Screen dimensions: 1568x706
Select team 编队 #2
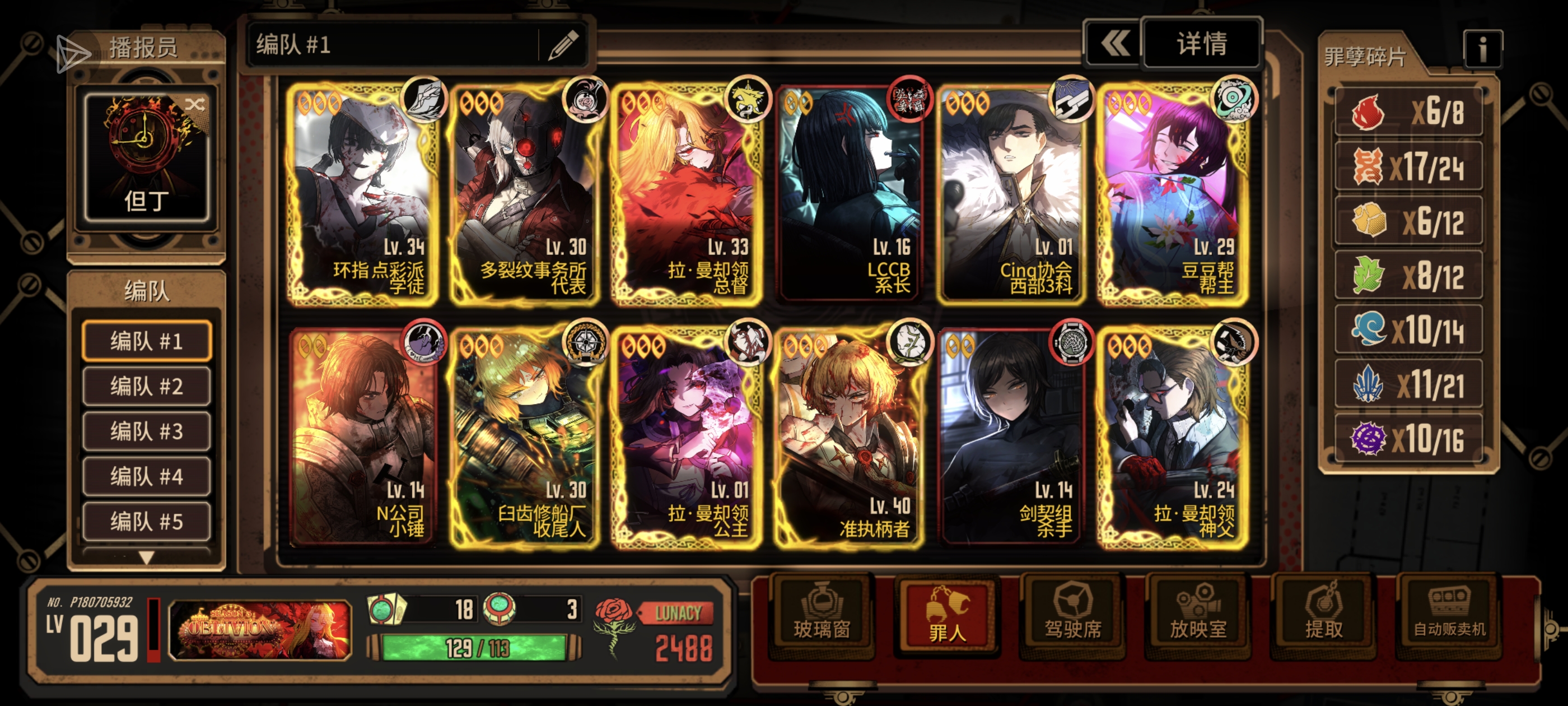pyautogui.click(x=147, y=386)
